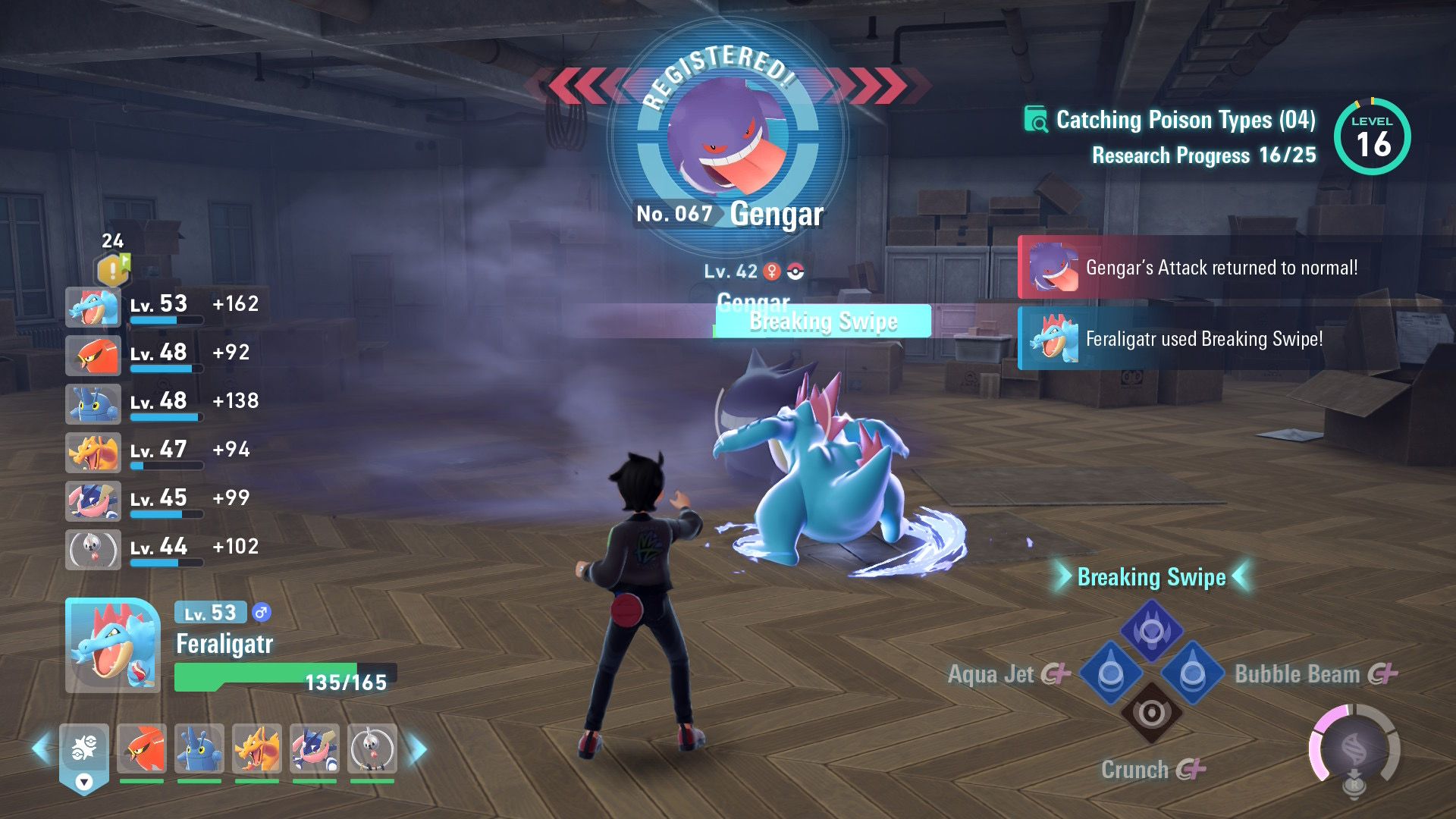Use the Breaking Swipe dragon move diamond
The height and width of the screenshot is (819, 1456).
click(x=1151, y=631)
